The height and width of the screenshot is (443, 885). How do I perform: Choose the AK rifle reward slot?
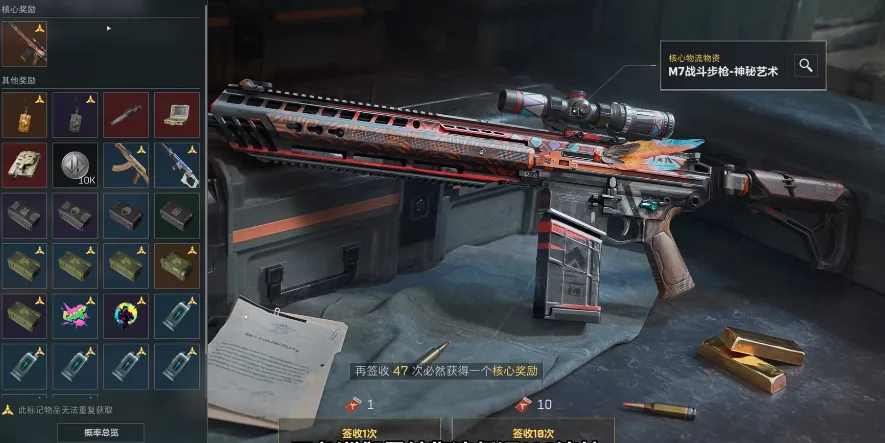pos(126,165)
